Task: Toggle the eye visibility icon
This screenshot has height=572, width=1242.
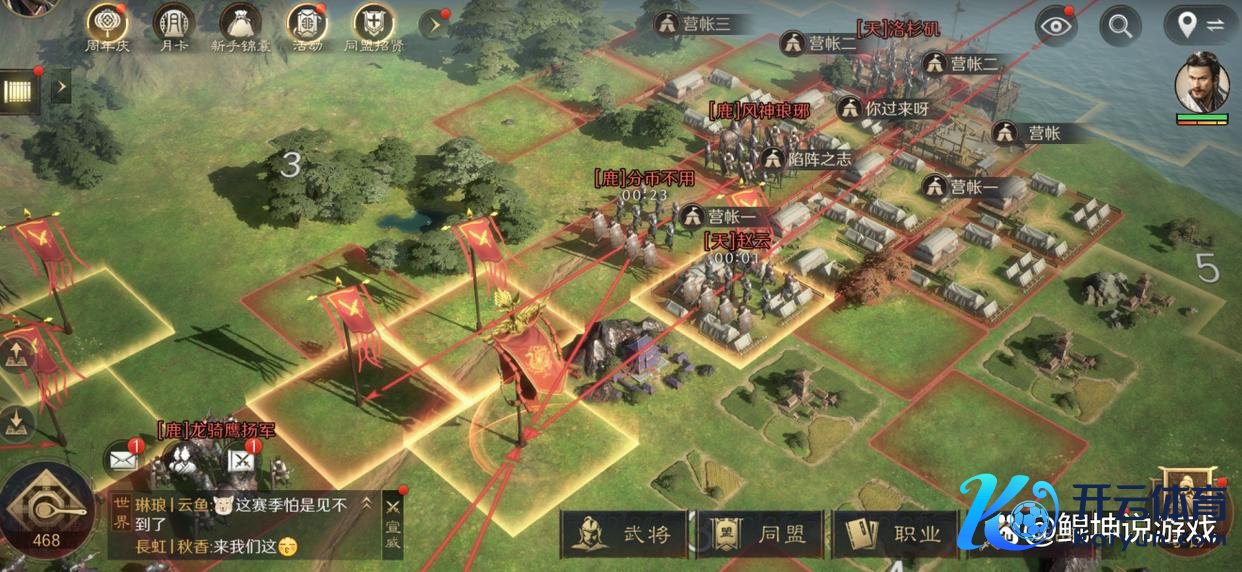Action: pyautogui.click(x=1054, y=26)
